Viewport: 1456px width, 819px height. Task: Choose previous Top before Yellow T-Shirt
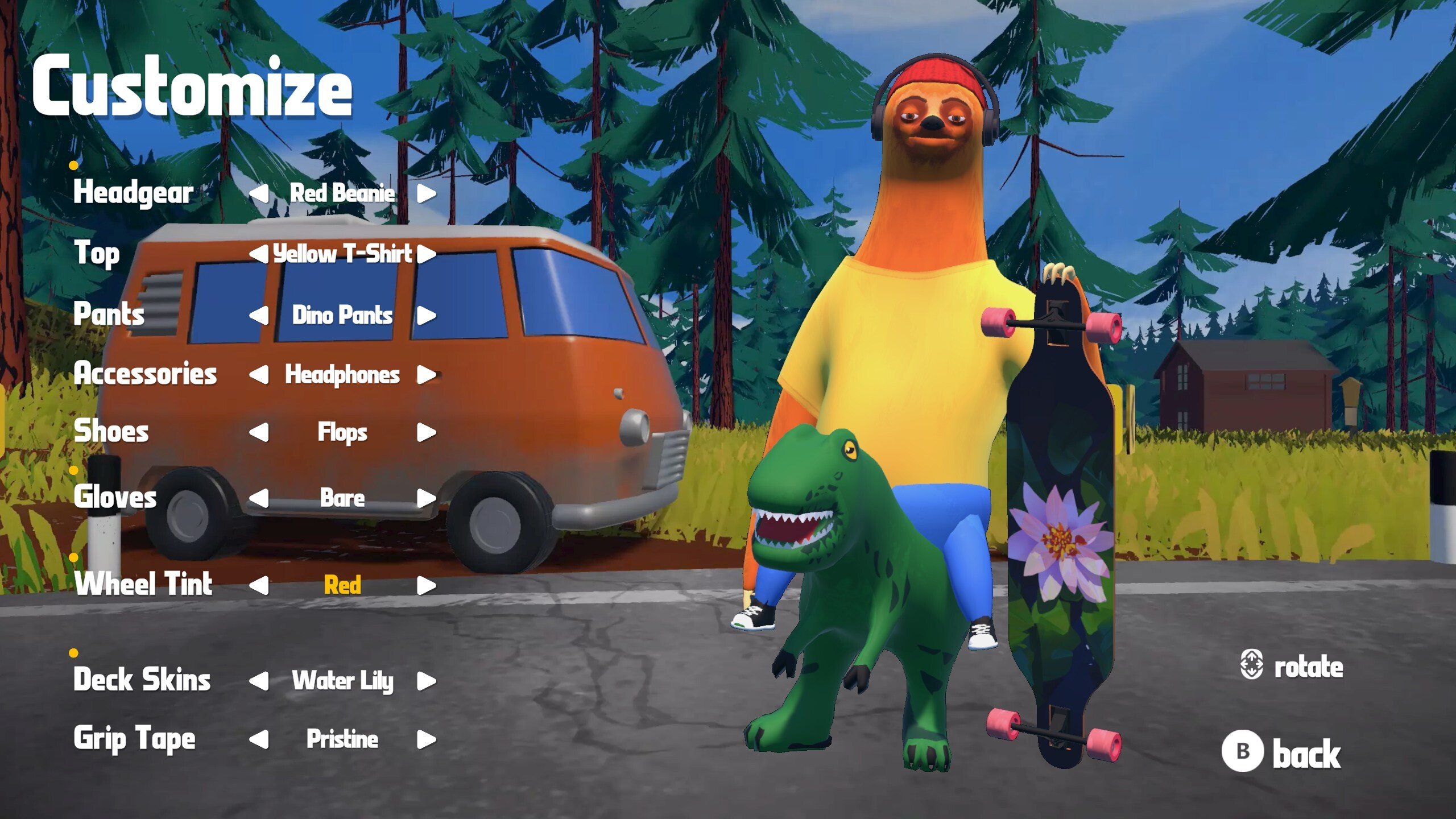[x=259, y=254]
